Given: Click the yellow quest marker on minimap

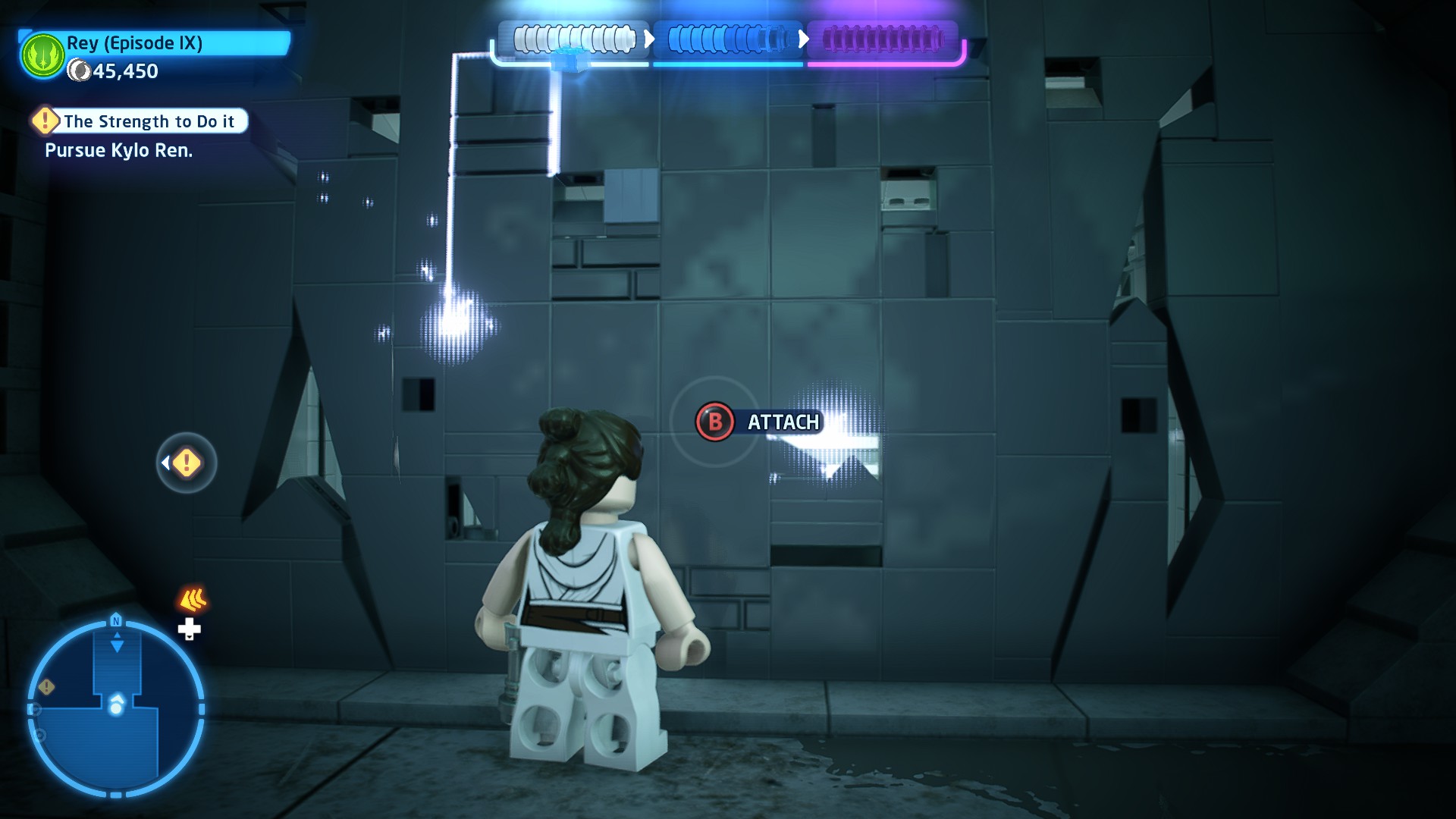Looking at the screenshot, I should (47, 687).
